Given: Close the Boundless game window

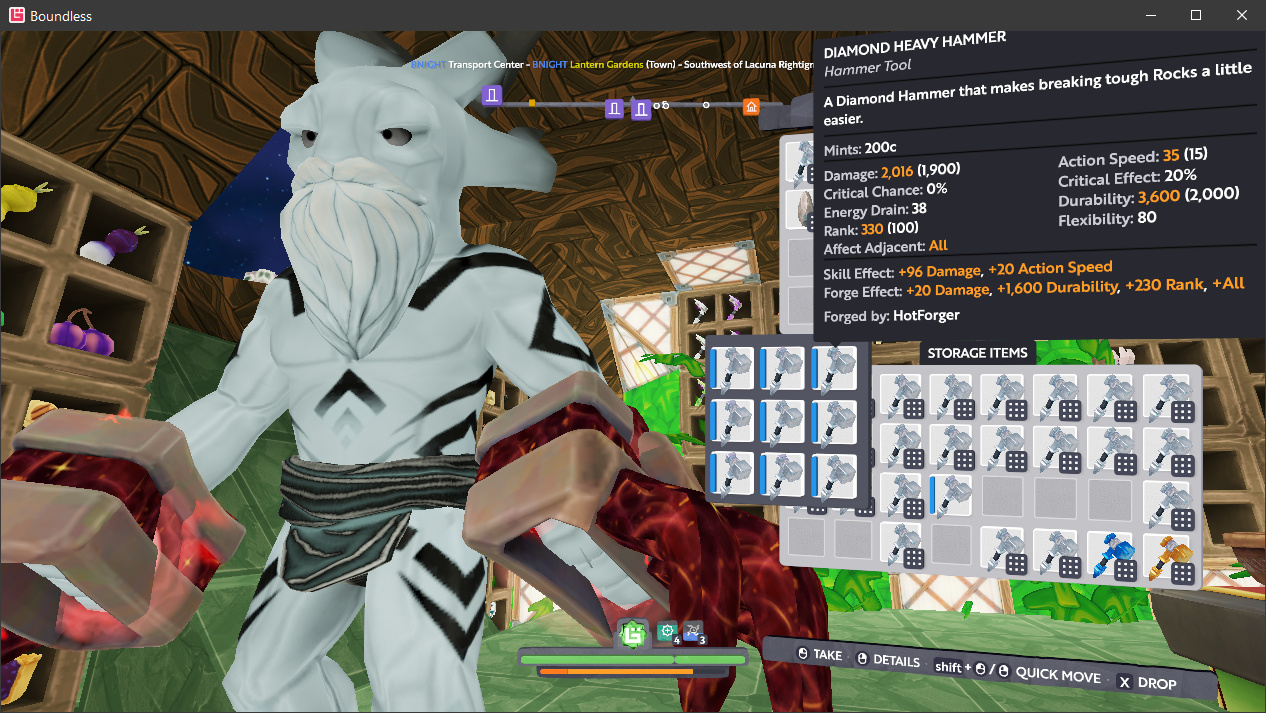Looking at the screenshot, I should point(1242,15).
